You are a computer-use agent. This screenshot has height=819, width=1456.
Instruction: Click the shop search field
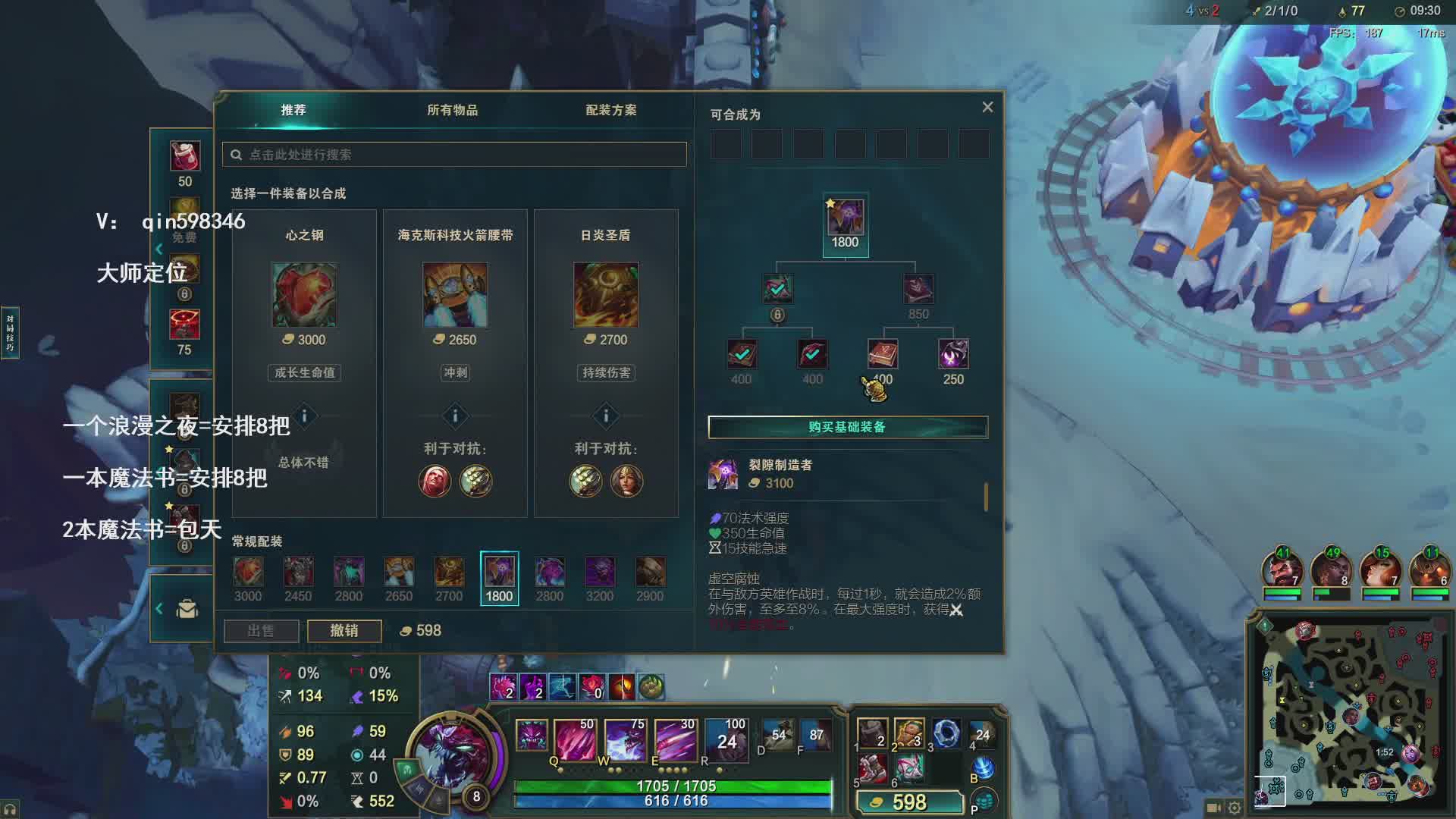(455, 155)
